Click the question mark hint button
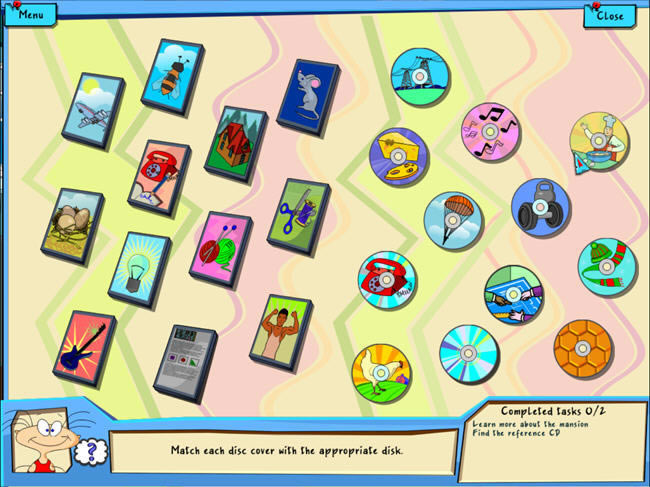650x487 pixels. pos(87,451)
